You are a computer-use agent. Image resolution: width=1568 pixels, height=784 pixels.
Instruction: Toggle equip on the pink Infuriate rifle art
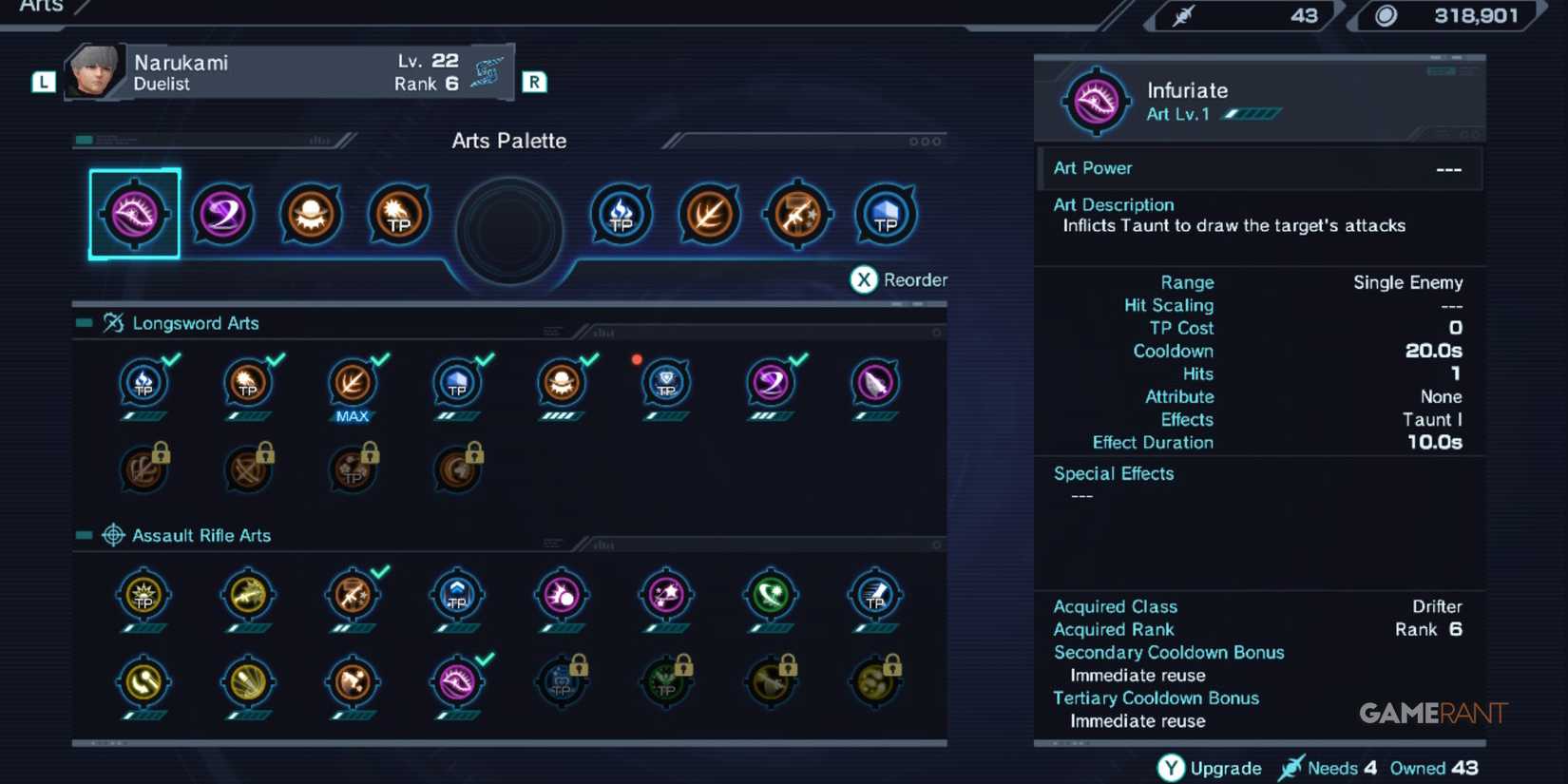[x=459, y=682]
